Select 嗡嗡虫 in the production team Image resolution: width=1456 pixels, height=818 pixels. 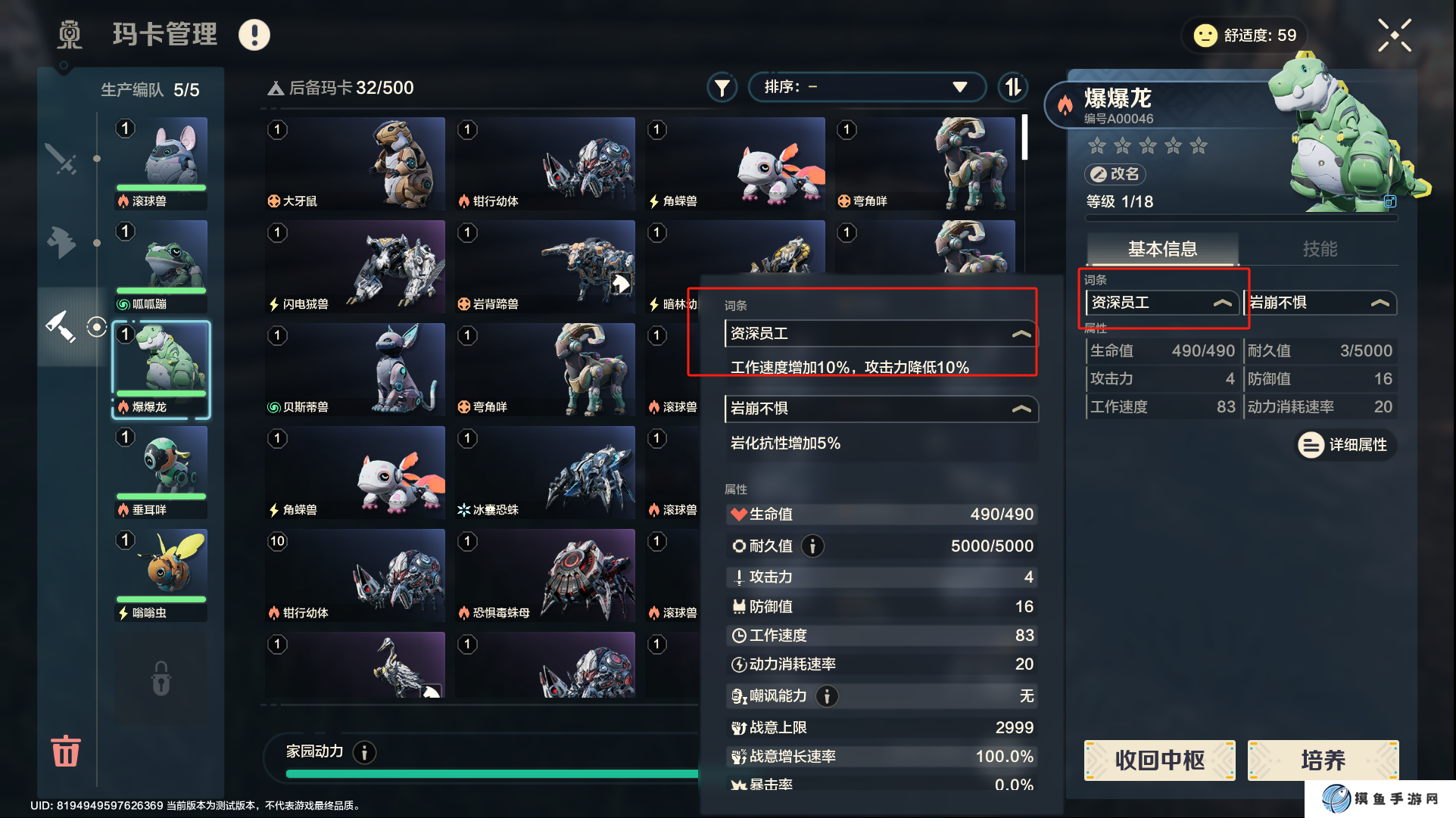tap(161, 574)
